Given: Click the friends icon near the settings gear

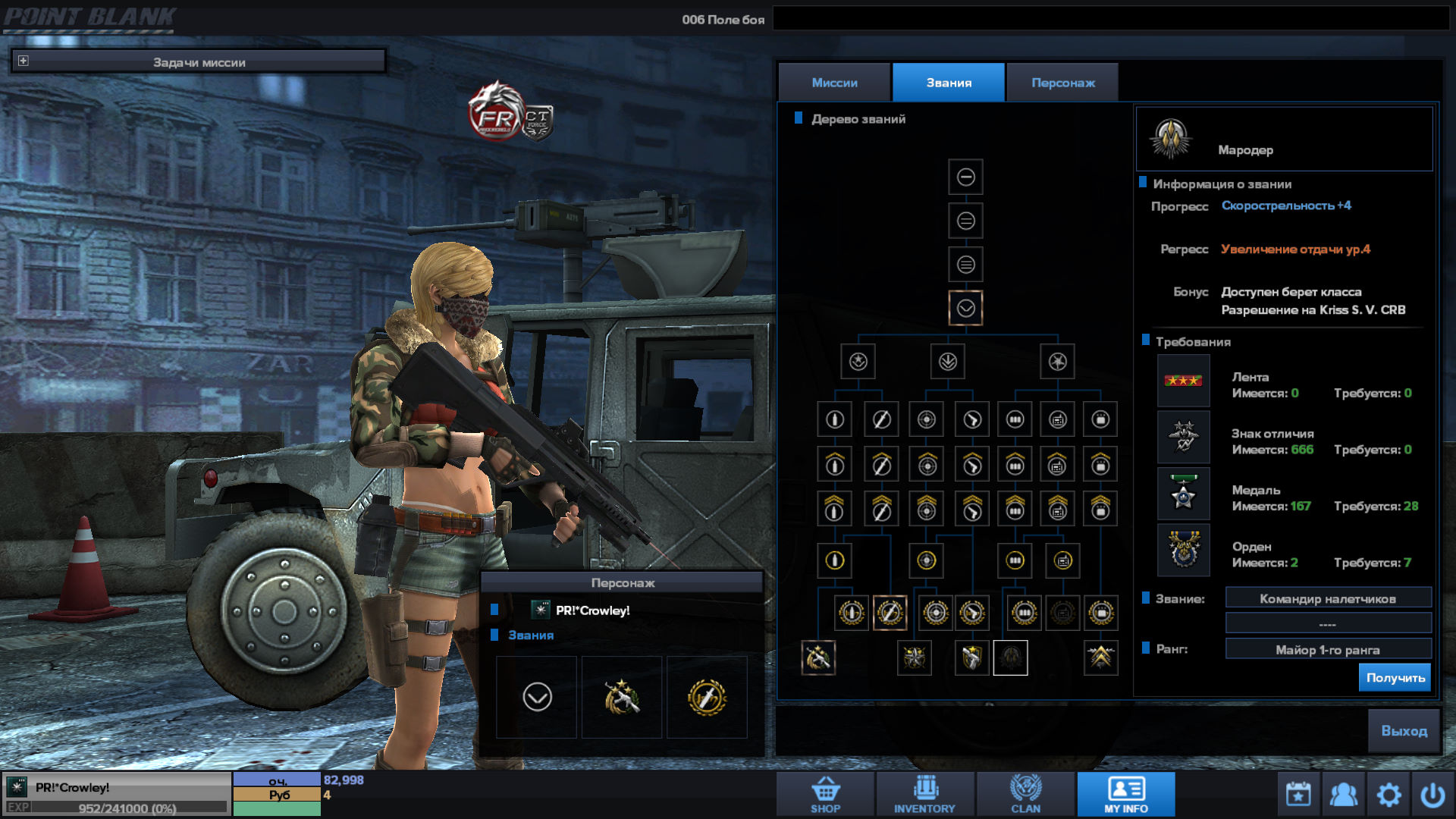Looking at the screenshot, I should pos(1344,793).
